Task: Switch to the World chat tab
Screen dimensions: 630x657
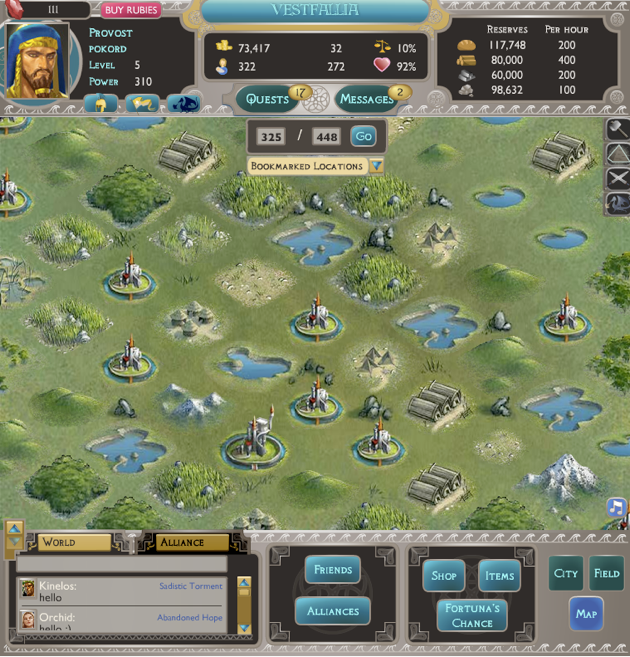Action: coord(74,542)
